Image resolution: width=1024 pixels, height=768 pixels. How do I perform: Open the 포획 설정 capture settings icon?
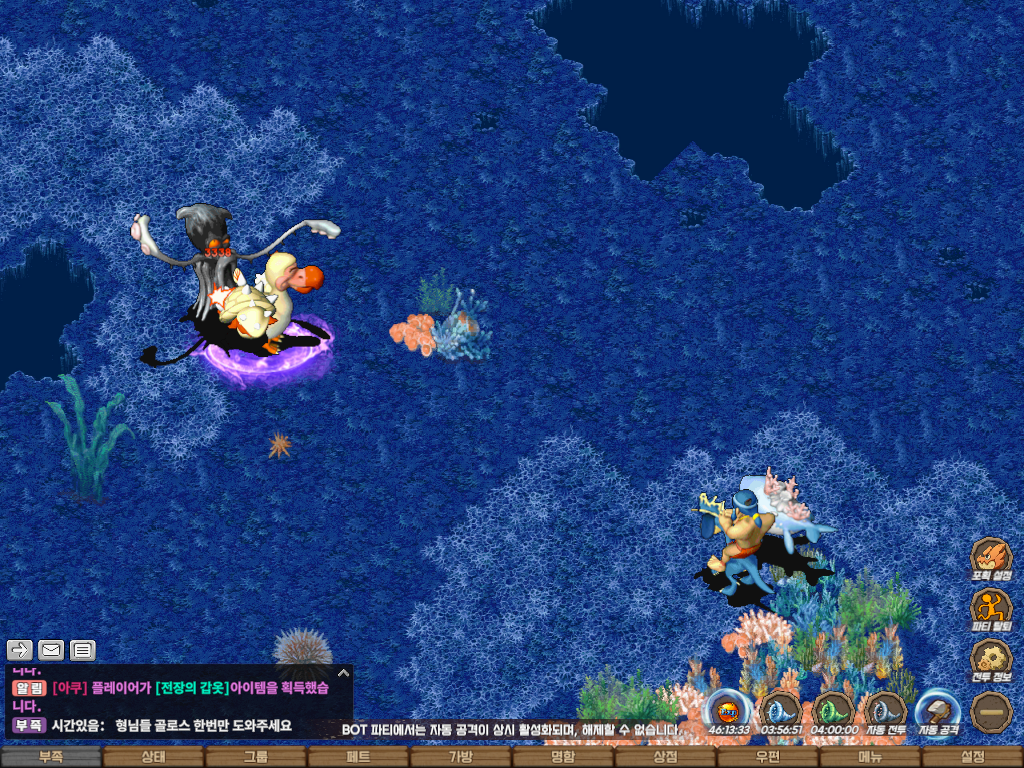tap(991, 559)
